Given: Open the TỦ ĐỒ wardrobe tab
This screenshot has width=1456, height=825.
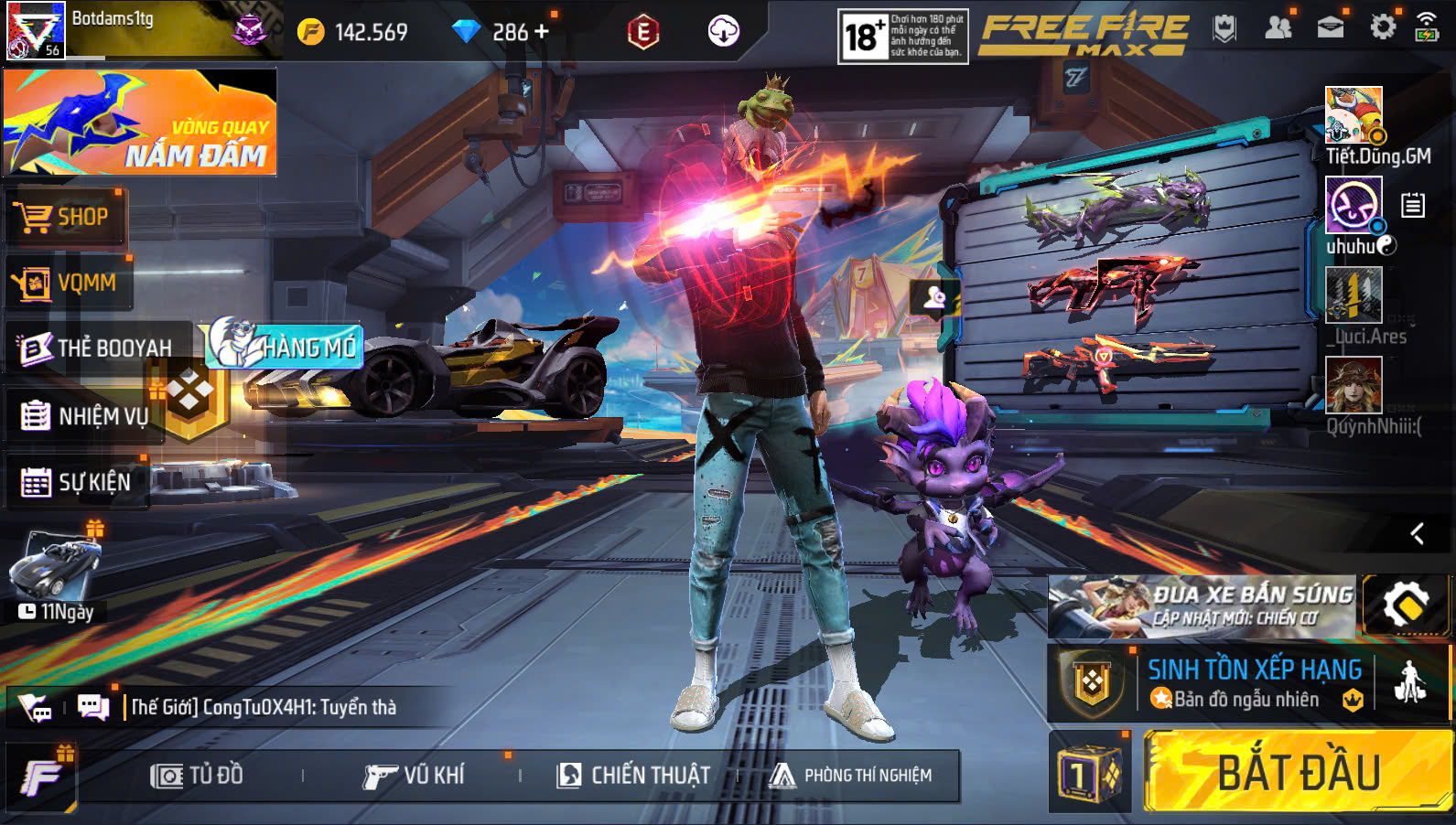Looking at the screenshot, I should [198, 776].
